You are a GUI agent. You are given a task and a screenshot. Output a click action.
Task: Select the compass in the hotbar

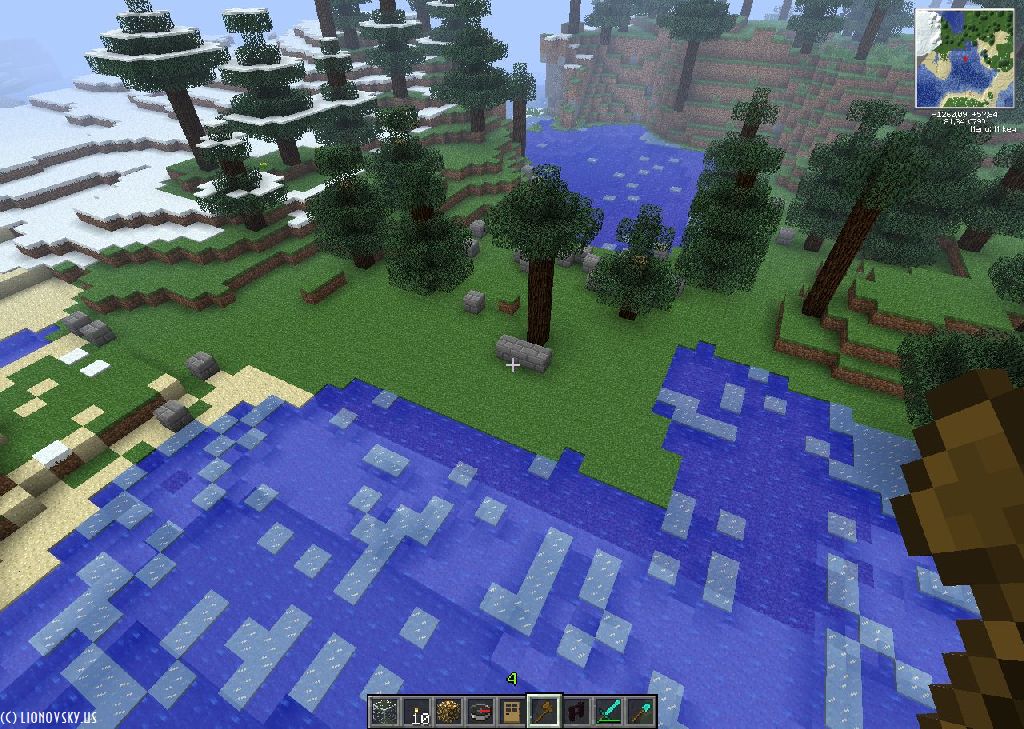pos(480,712)
